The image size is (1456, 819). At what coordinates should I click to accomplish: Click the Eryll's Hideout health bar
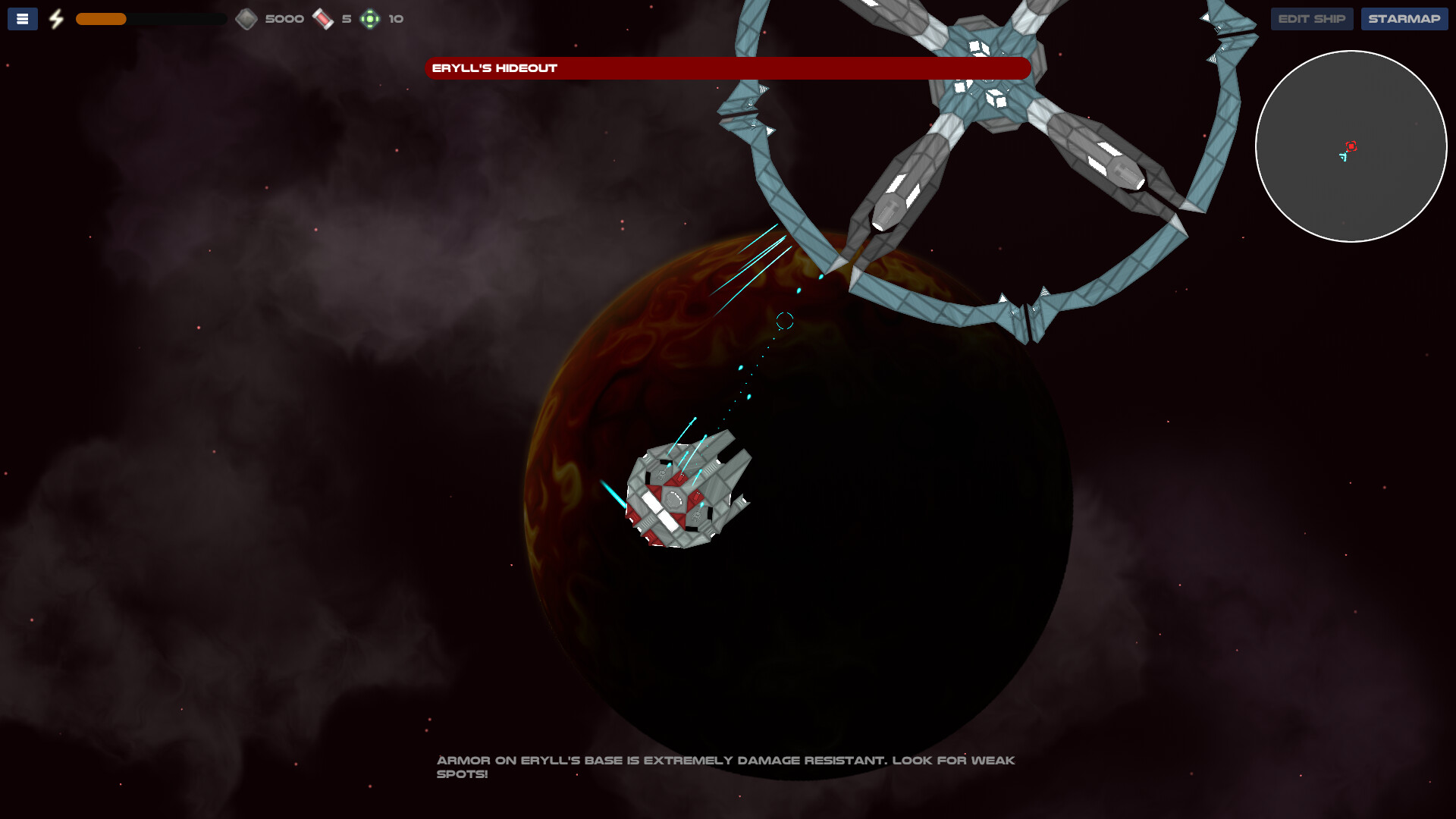coord(728,68)
